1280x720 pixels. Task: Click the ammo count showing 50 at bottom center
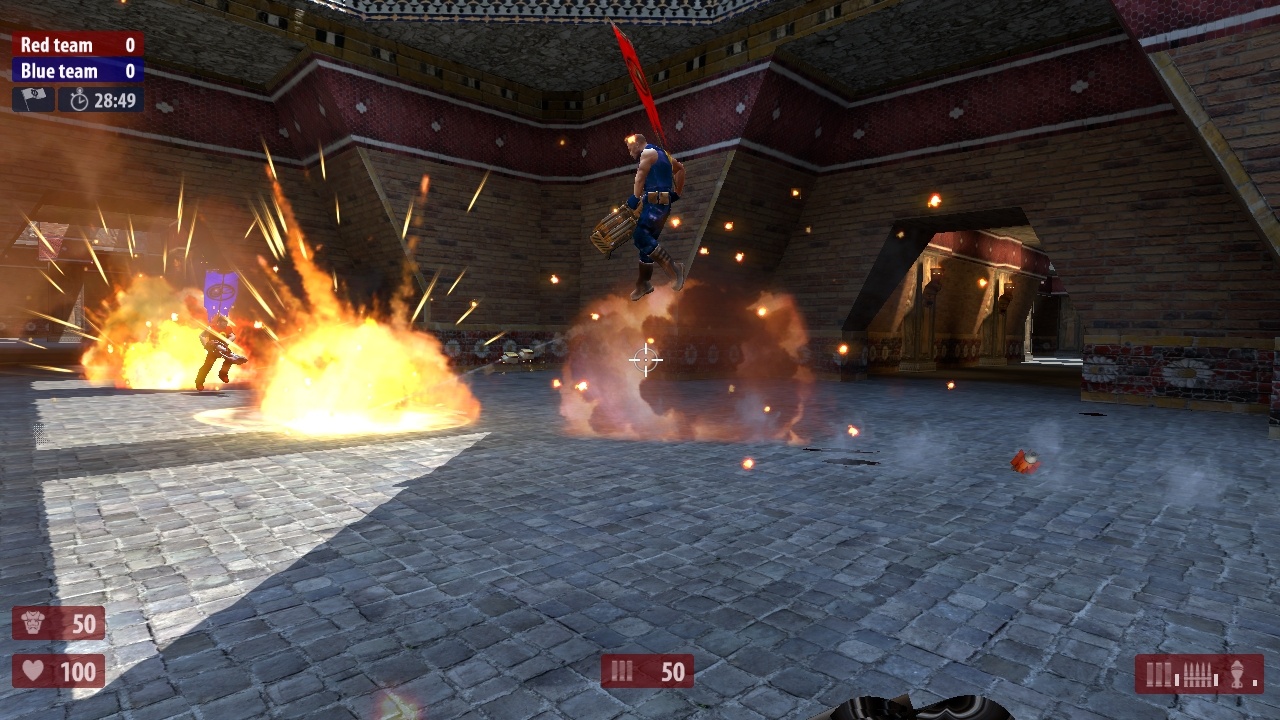pyautogui.click(x=672, y=671)
